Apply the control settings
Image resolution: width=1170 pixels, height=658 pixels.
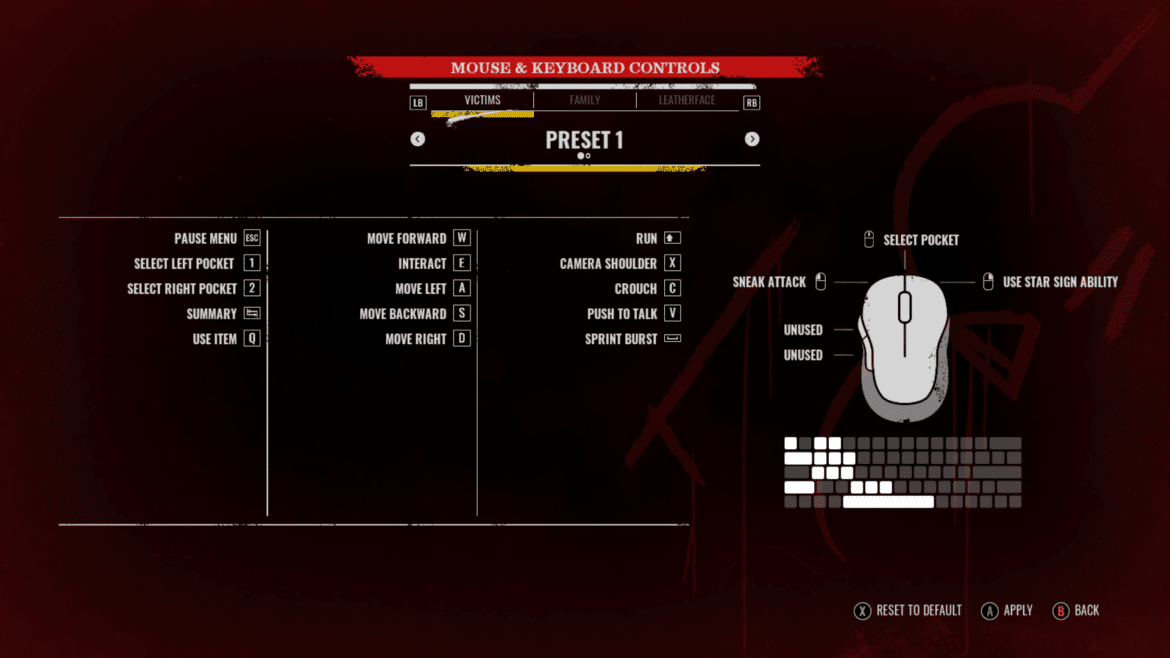1007,610
